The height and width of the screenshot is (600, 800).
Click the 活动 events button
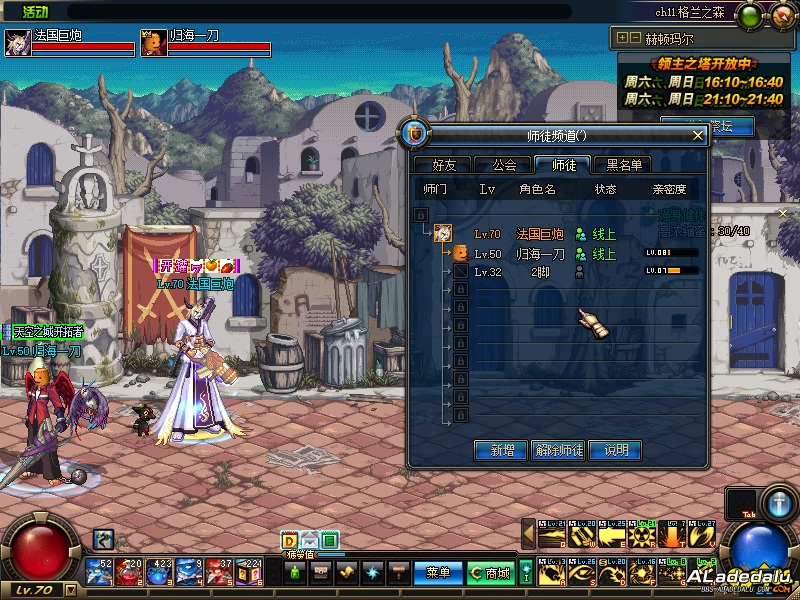(36, 11)
